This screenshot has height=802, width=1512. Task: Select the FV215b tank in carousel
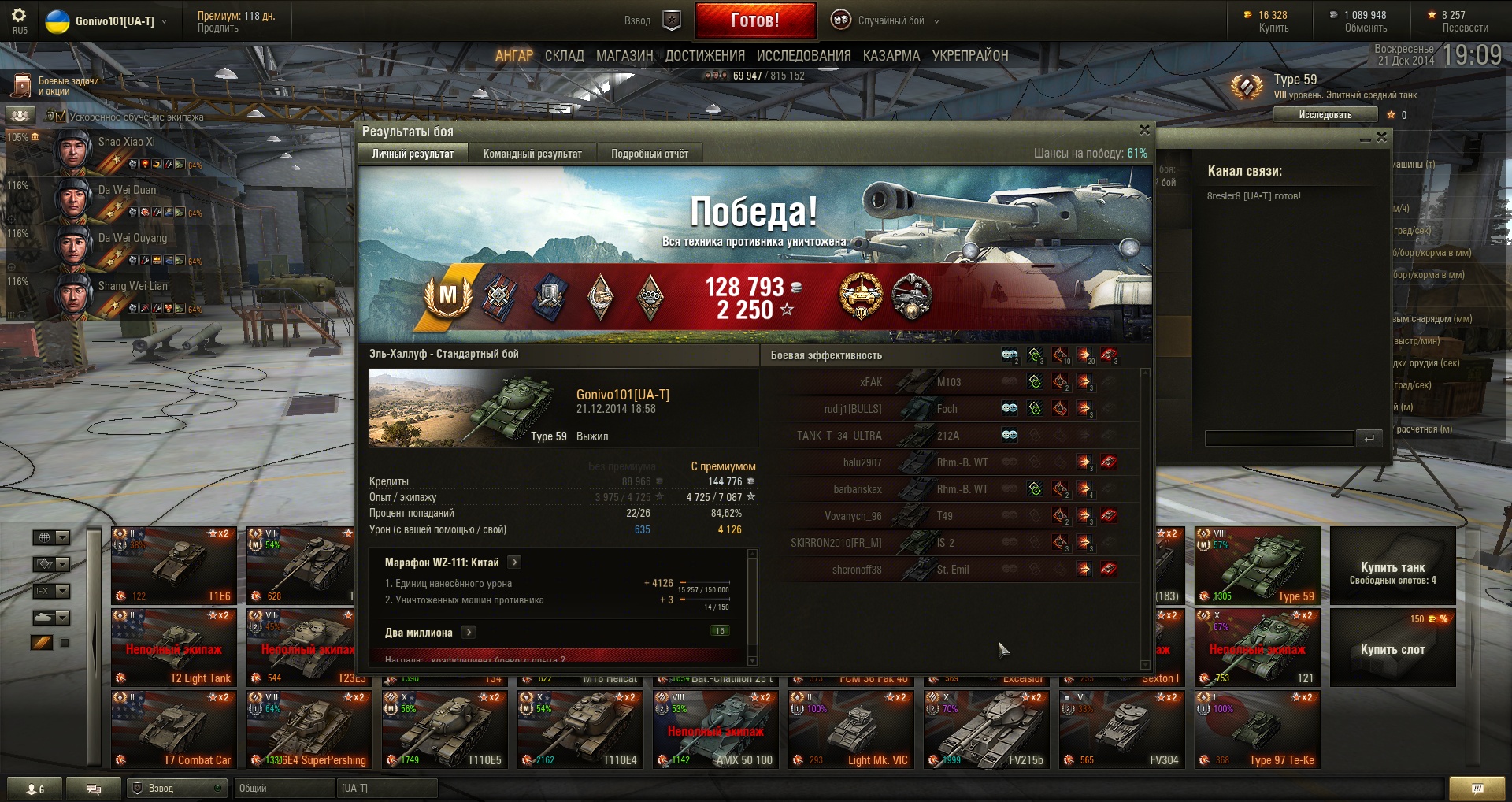tap(987, 729)
